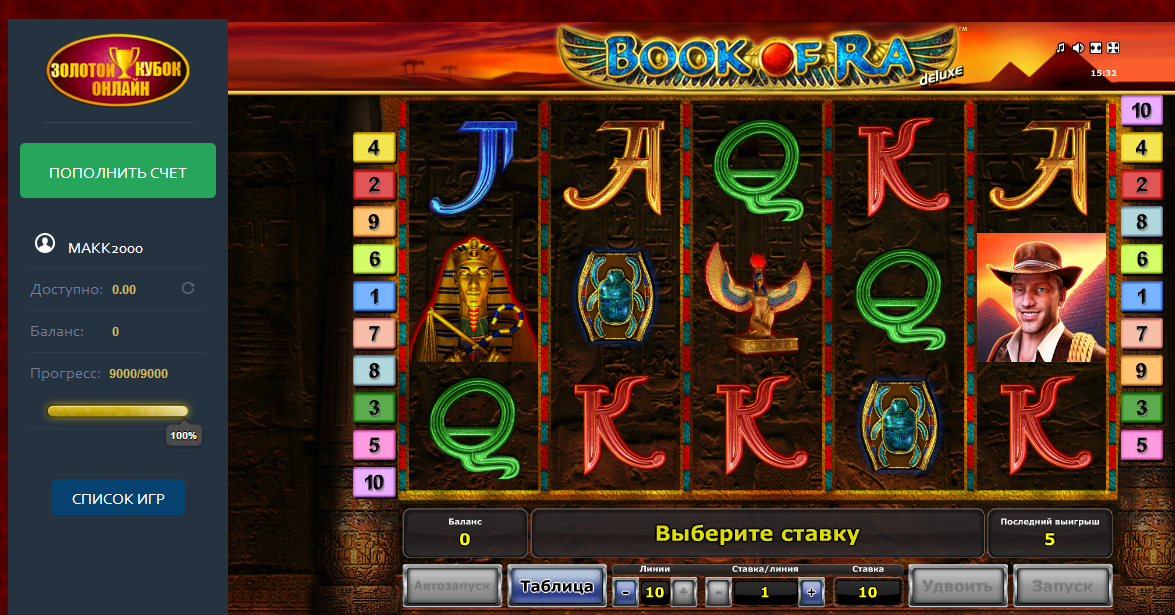Image resolution: width=1175 pixels, height=615 pixels.
Task: Open the Список игр game list
Action: click(118, 498)
